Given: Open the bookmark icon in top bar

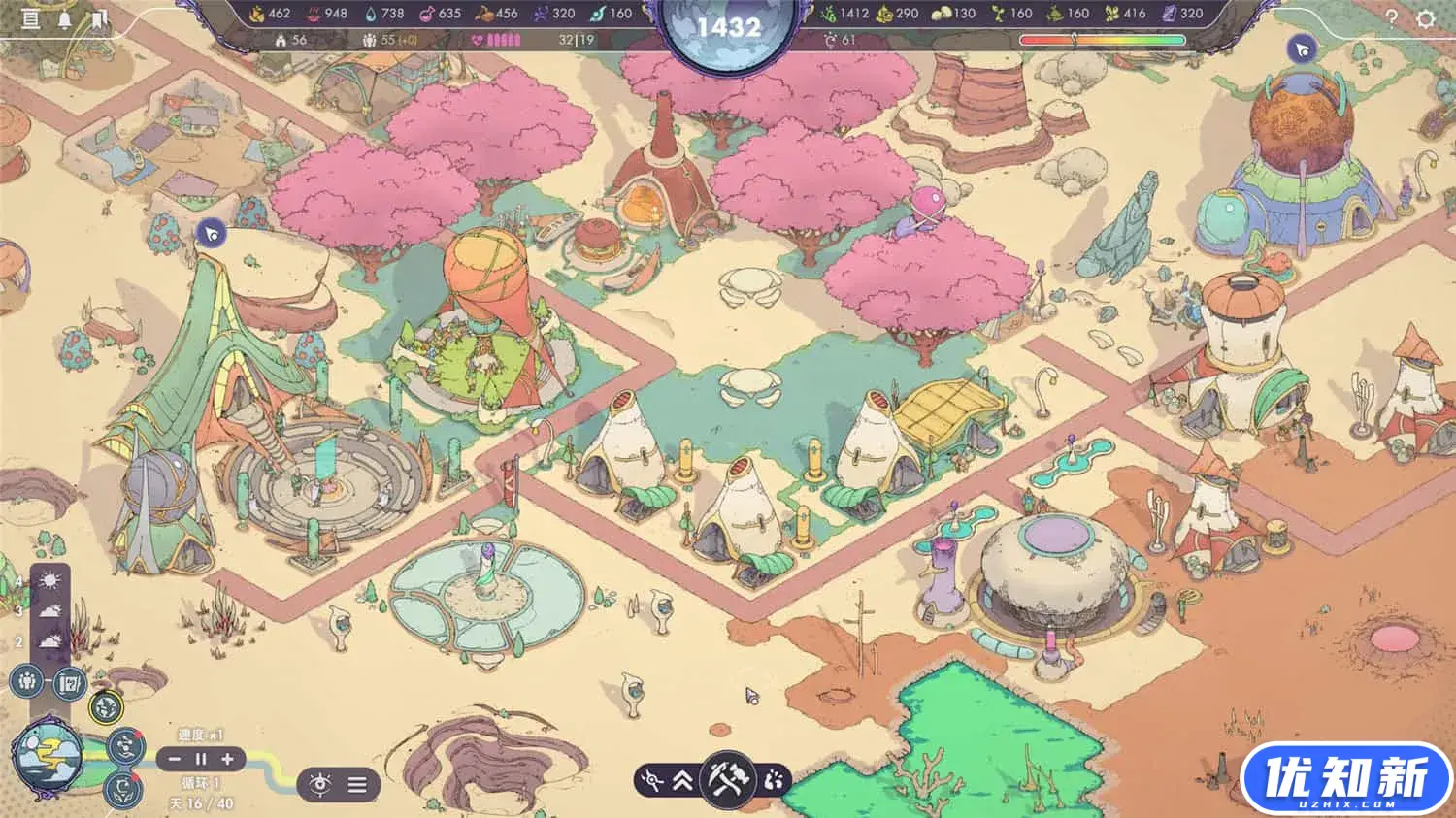Looking at the screenshot, I should (x=99, y=18).
